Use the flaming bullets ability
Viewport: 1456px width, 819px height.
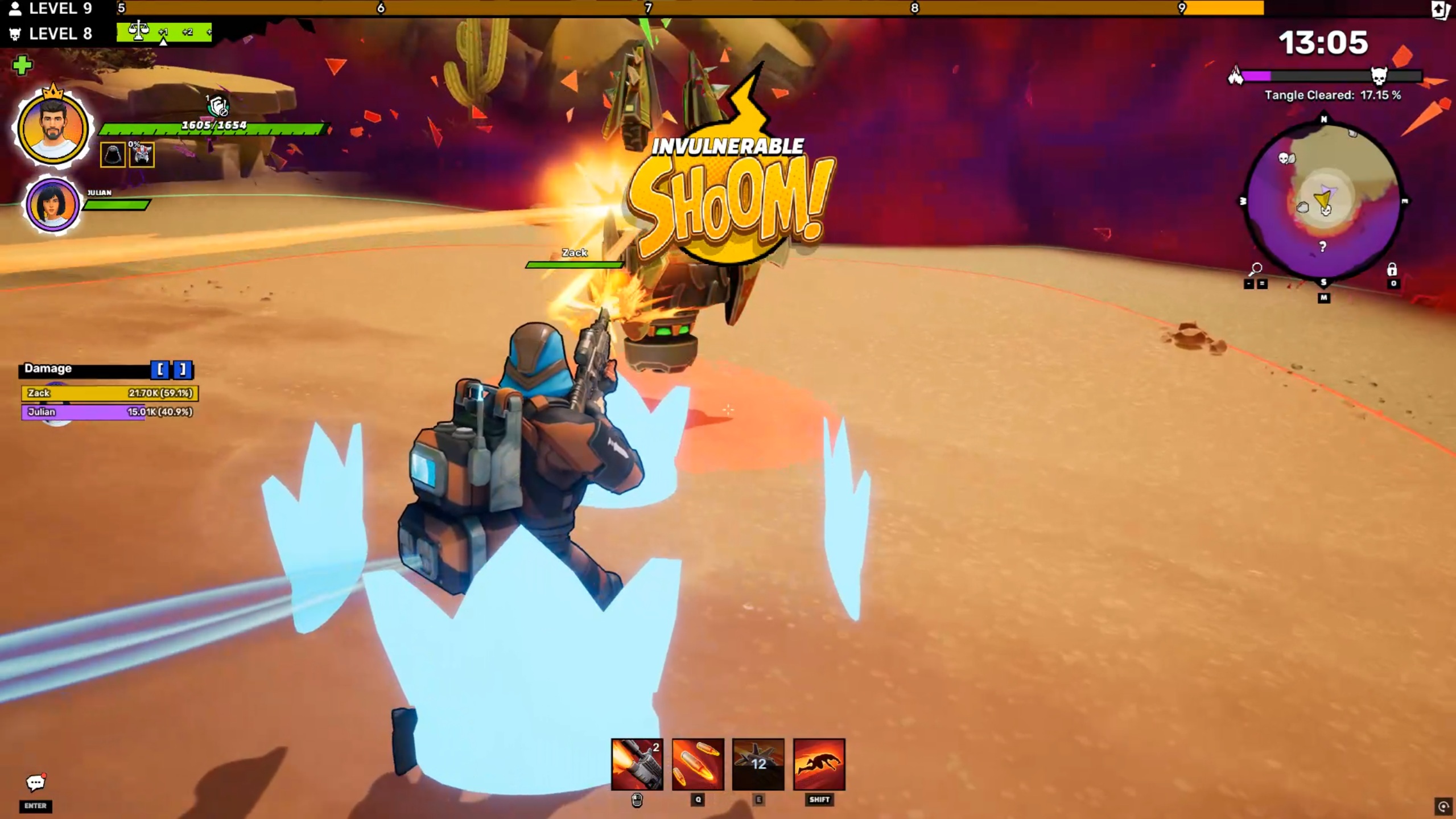tap(698, 764)
